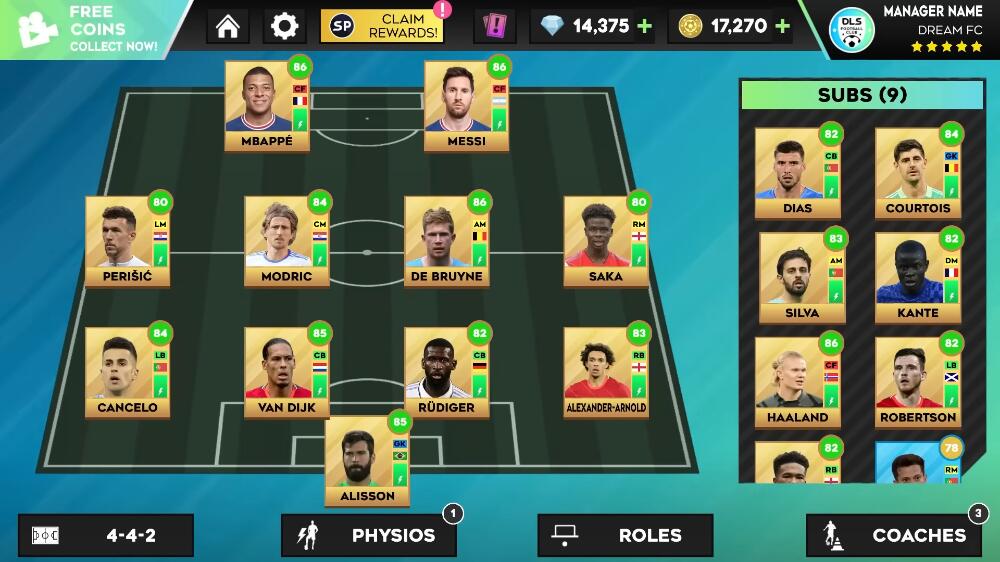
Task: Select Messi's player card
Action: point(467,105)
